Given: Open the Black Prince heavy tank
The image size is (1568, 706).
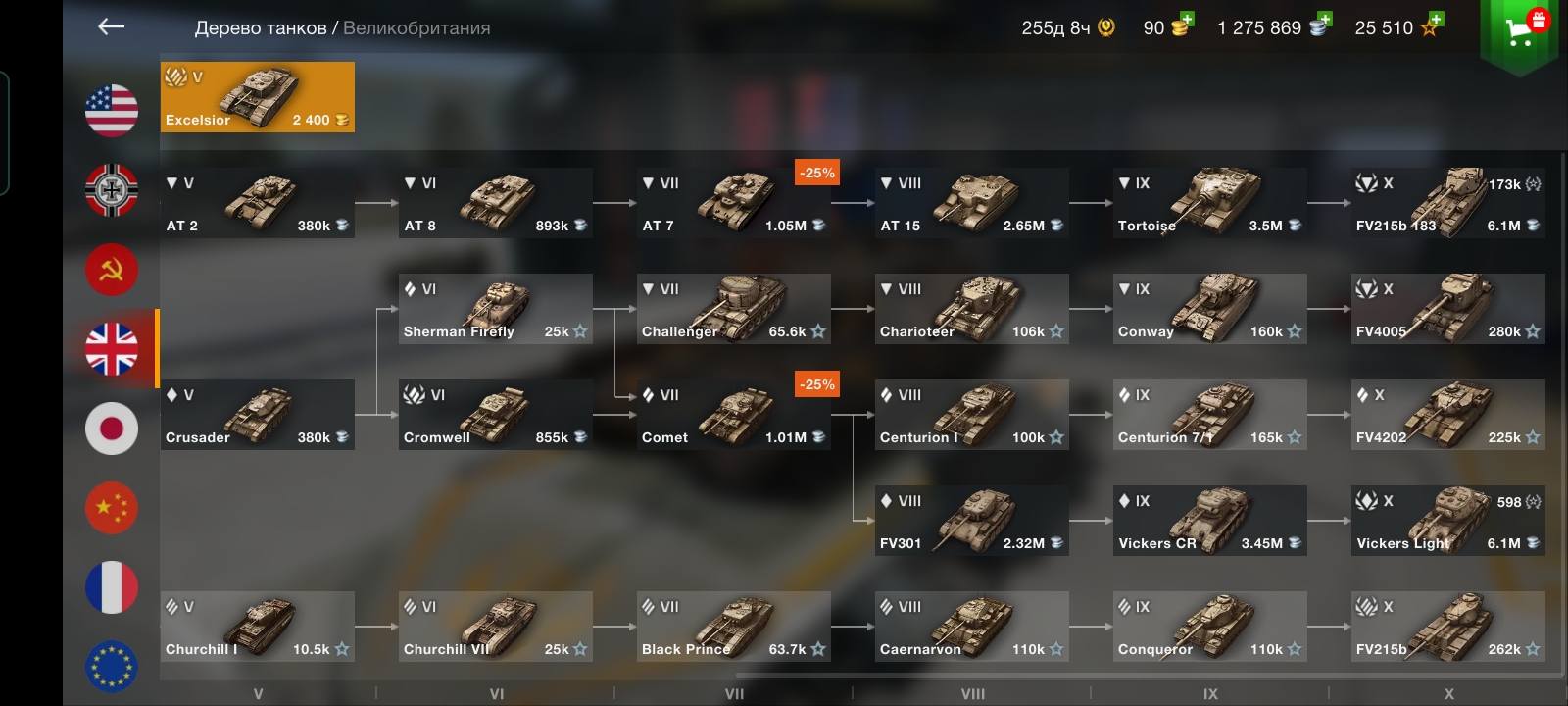Looking at the screenshot, I should pos(734,627).
